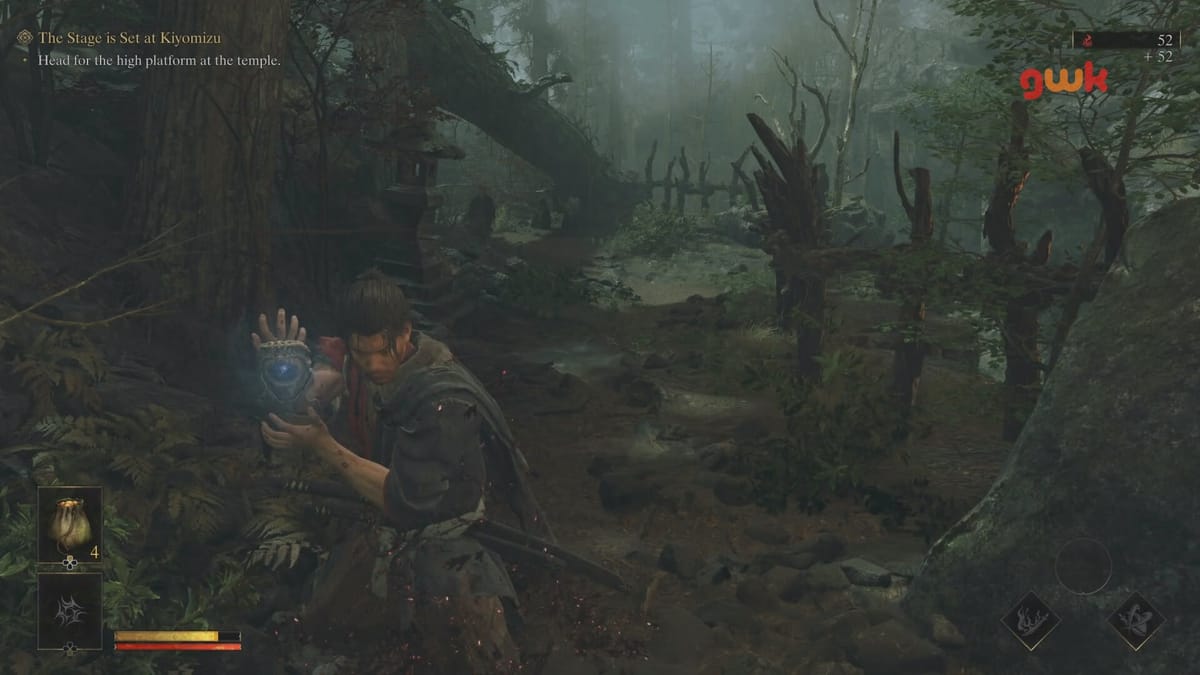Activate the crossed-blades skill diamond icon
Image resolution: width=1200 pixels, height=675 pixels.
[1136, 621]
